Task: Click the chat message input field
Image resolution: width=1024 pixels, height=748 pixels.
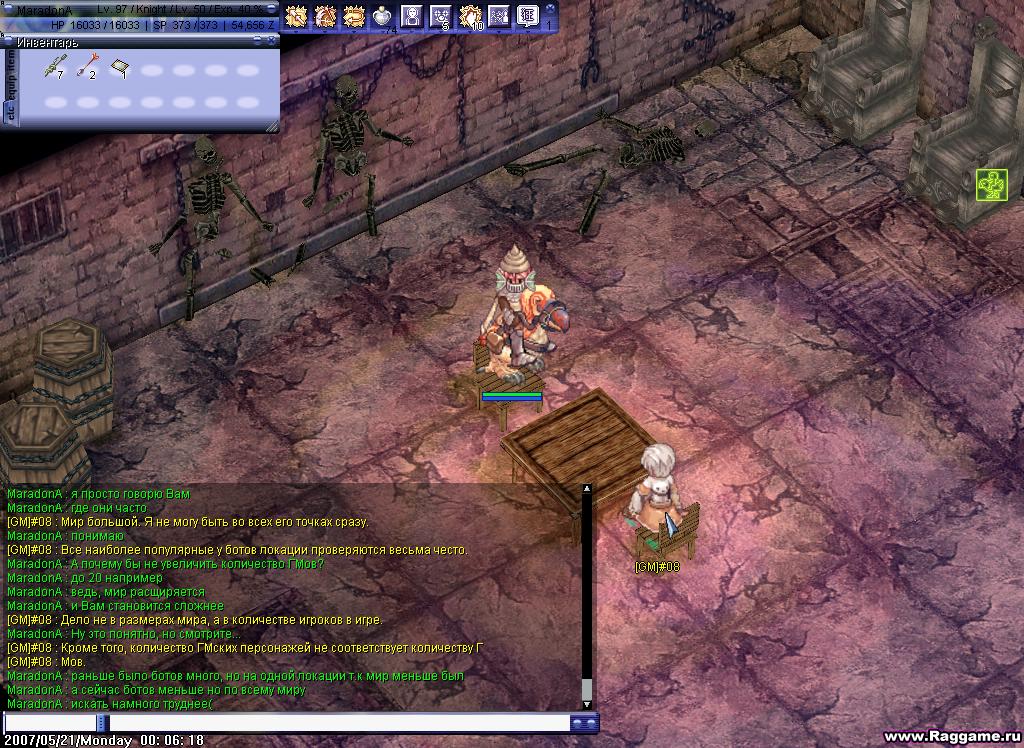Action: [x=338, y=722]
